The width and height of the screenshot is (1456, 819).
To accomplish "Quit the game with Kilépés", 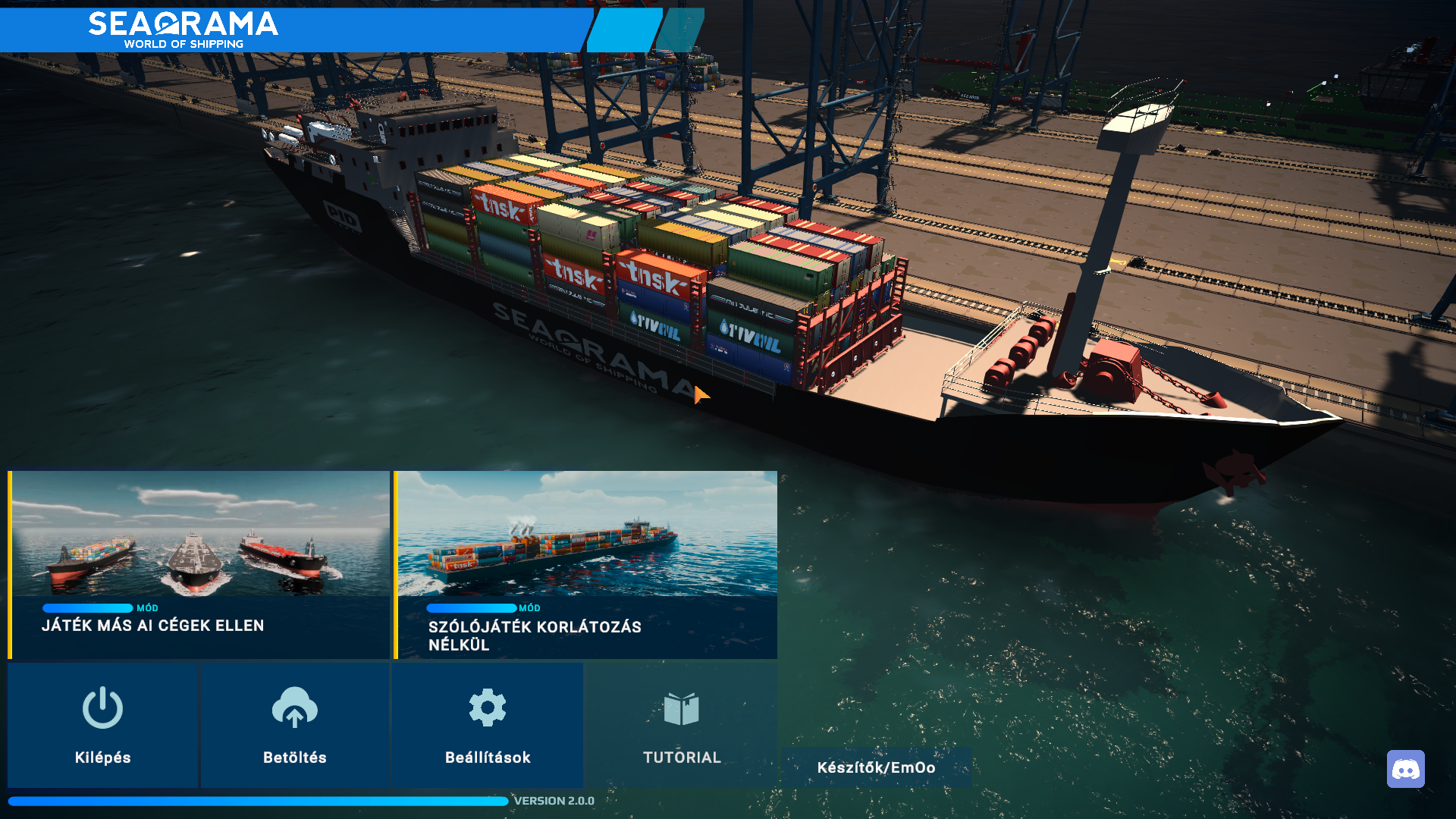I will tap(103, 724).
